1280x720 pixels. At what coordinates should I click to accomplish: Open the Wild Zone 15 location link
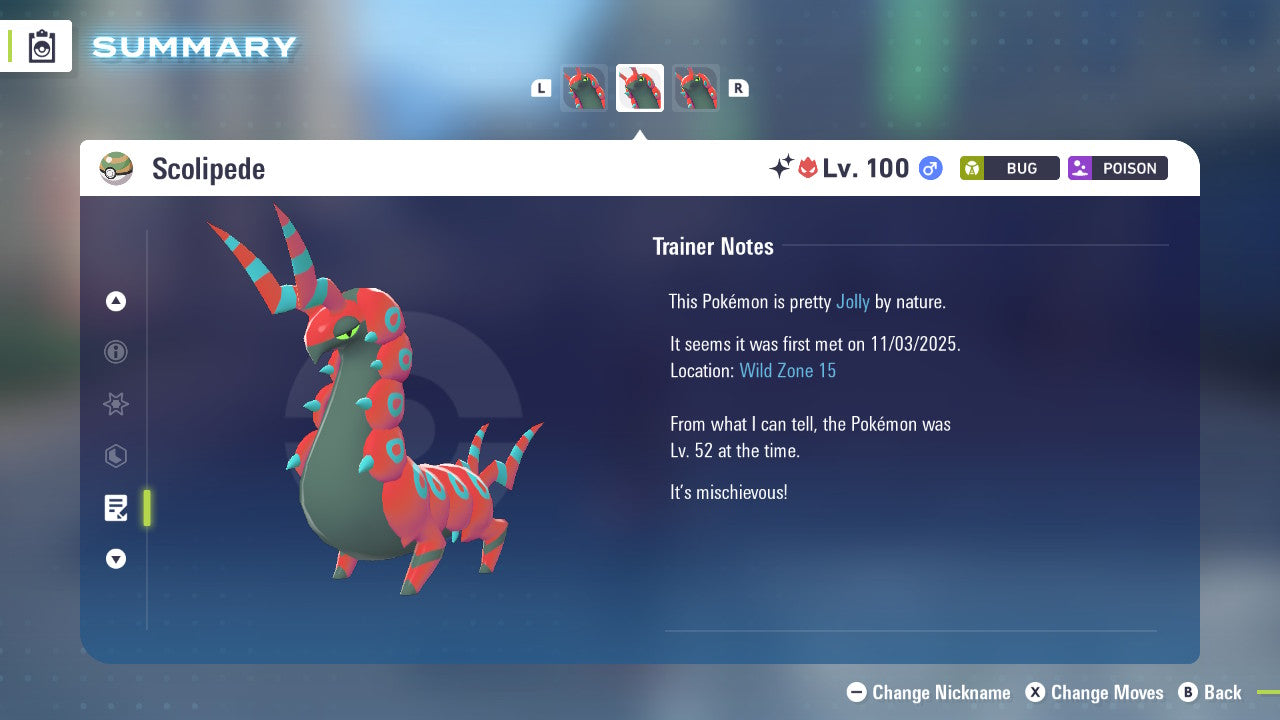click(788, 370)
